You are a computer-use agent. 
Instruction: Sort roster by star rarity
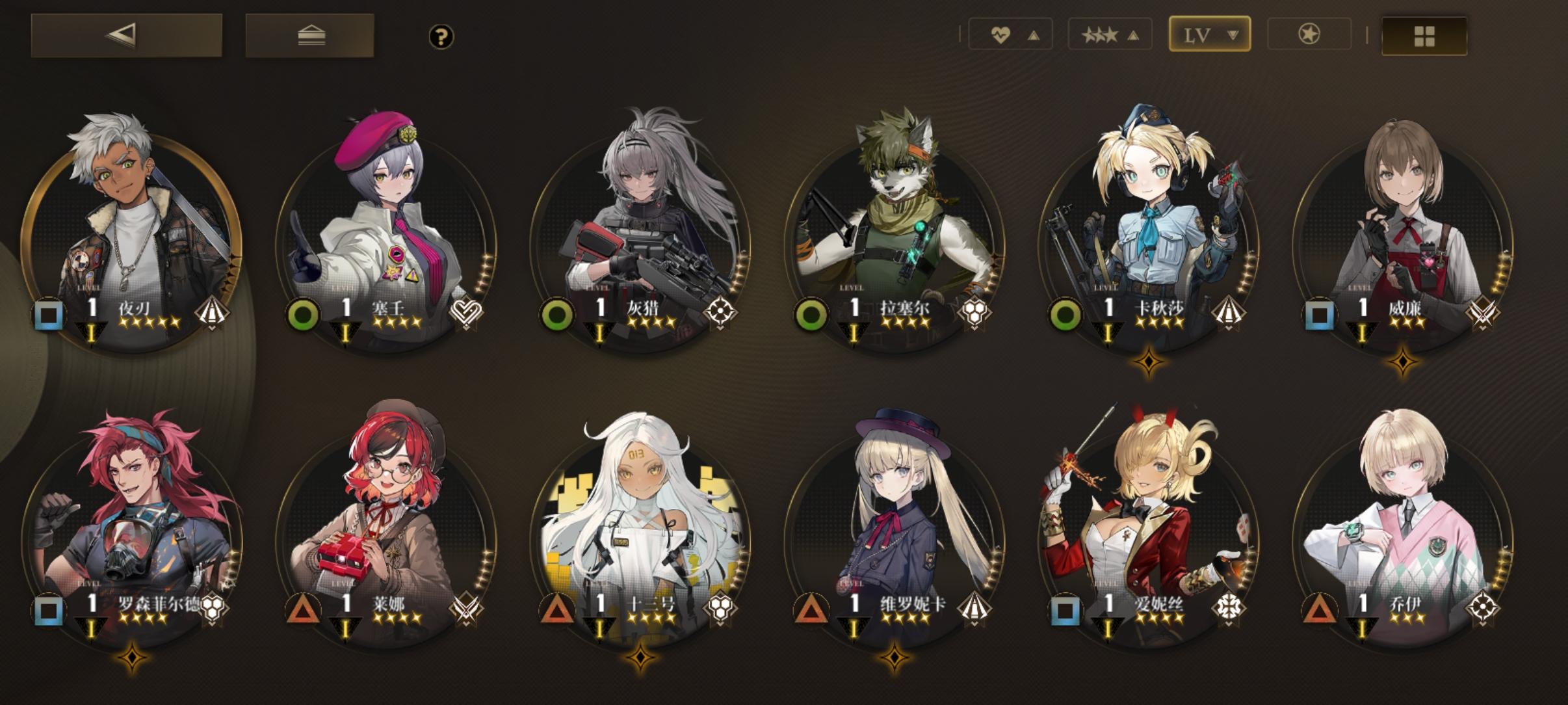(x=1110, y=34)
